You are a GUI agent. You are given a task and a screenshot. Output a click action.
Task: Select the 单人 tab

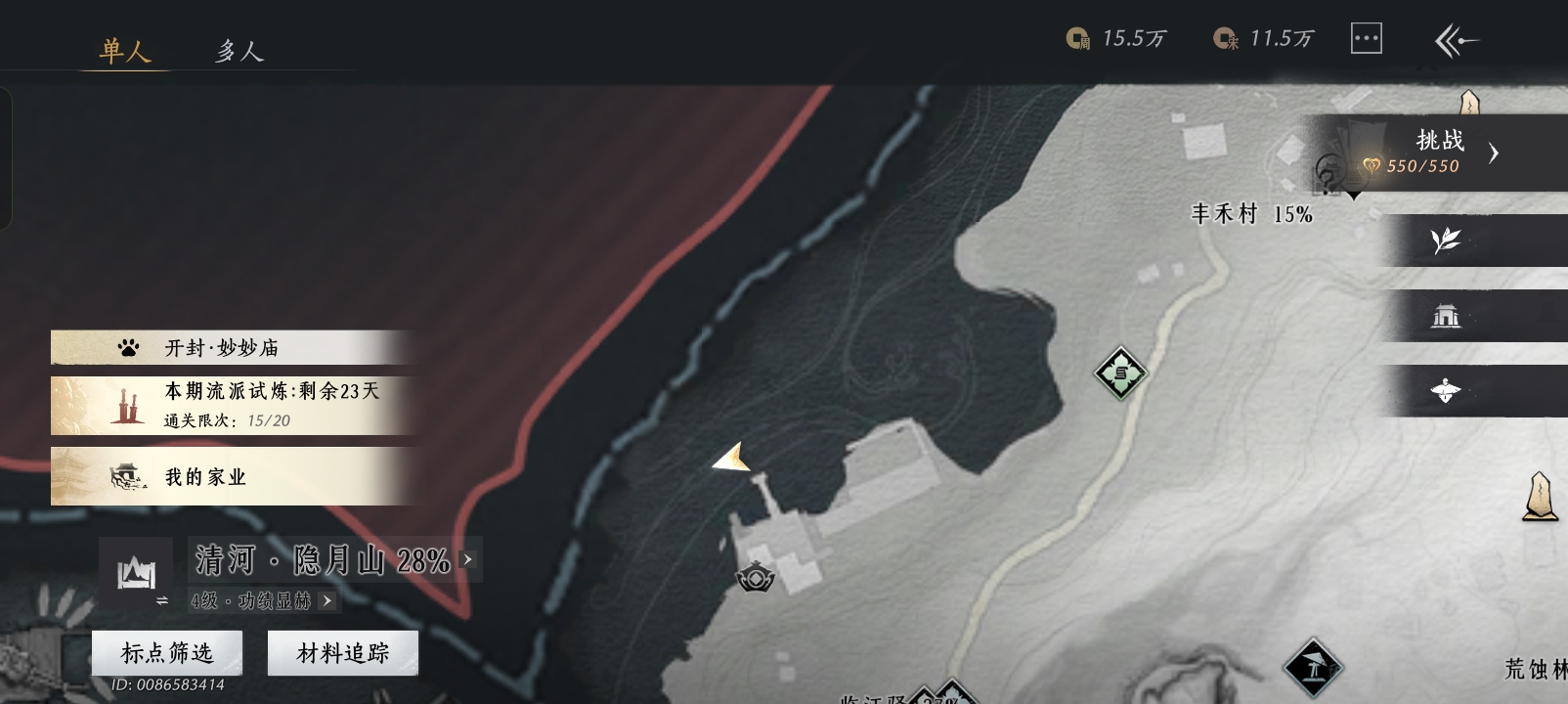point(125,51)
